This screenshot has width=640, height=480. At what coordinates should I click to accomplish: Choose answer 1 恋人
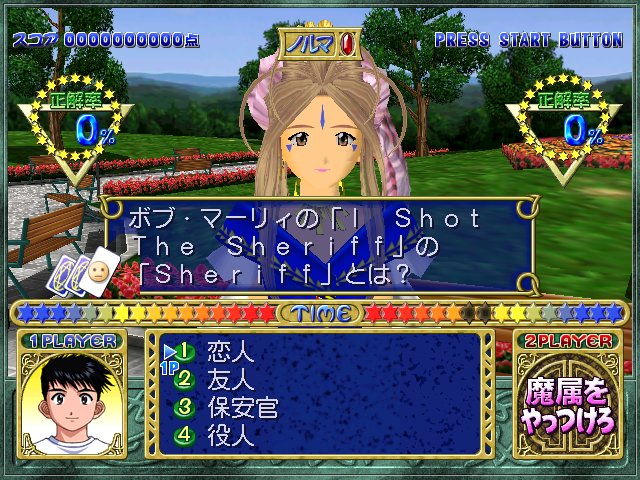tap(230, 352)
